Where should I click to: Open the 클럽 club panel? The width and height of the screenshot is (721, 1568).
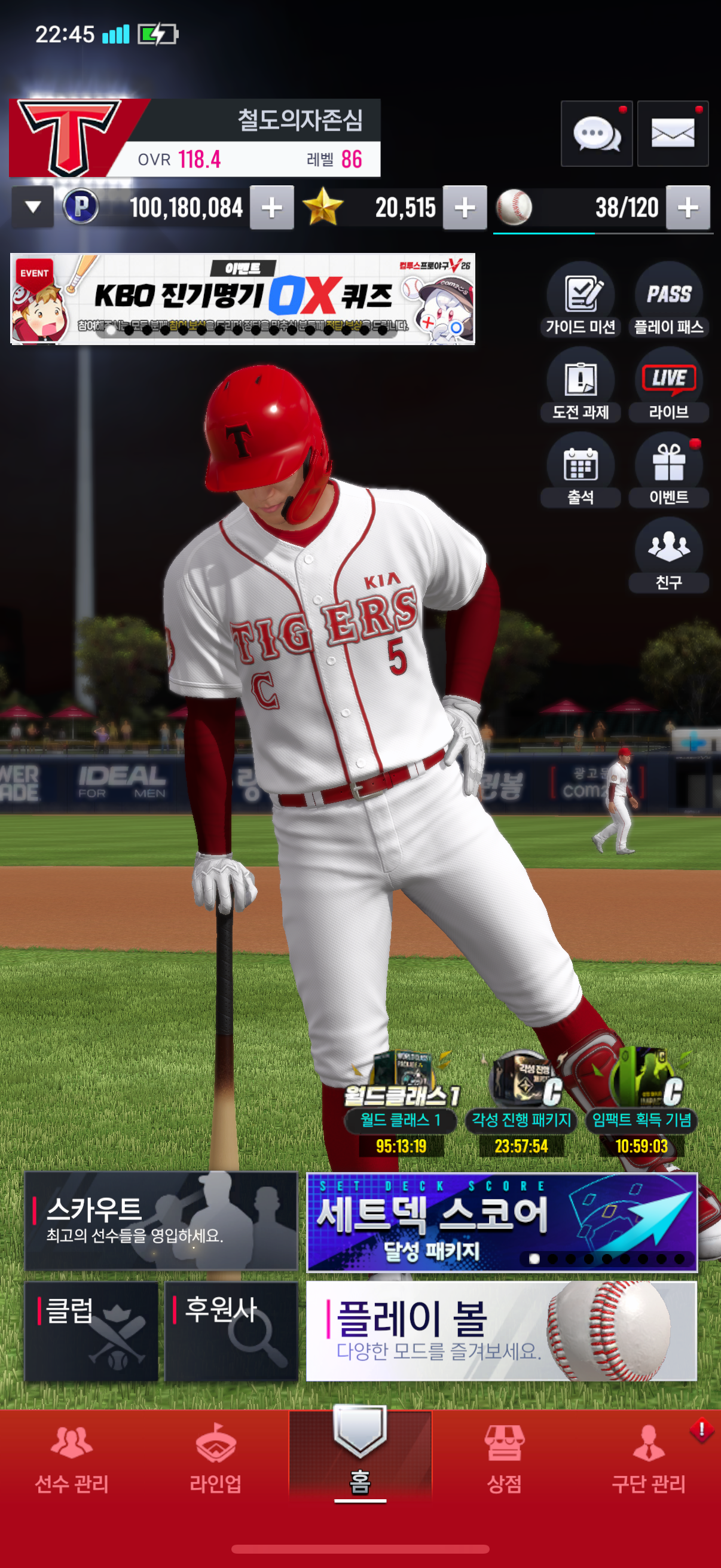pos(91,1331)
